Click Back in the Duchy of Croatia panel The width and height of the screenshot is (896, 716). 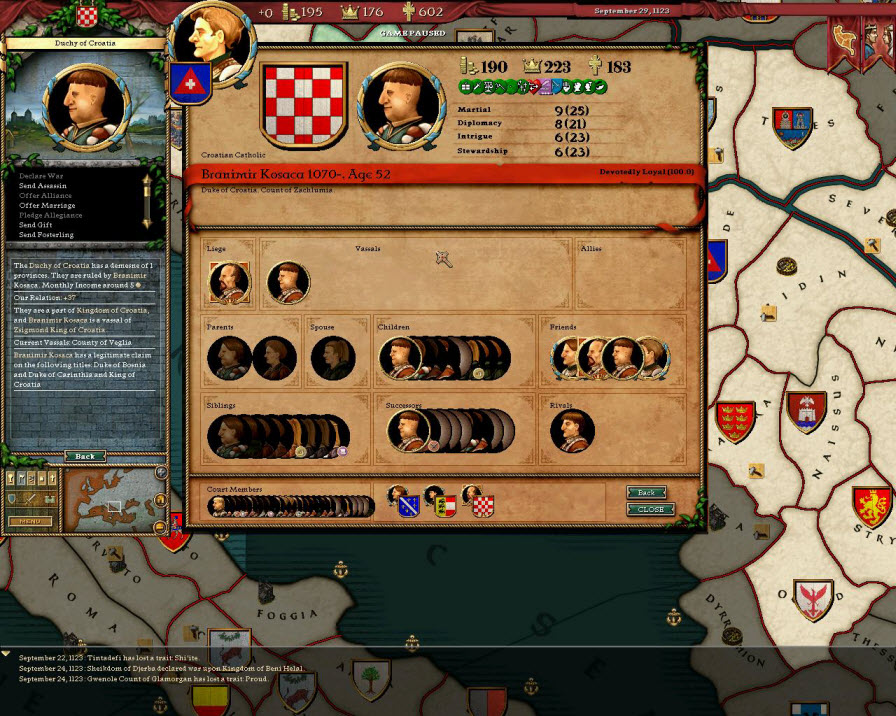85,456
